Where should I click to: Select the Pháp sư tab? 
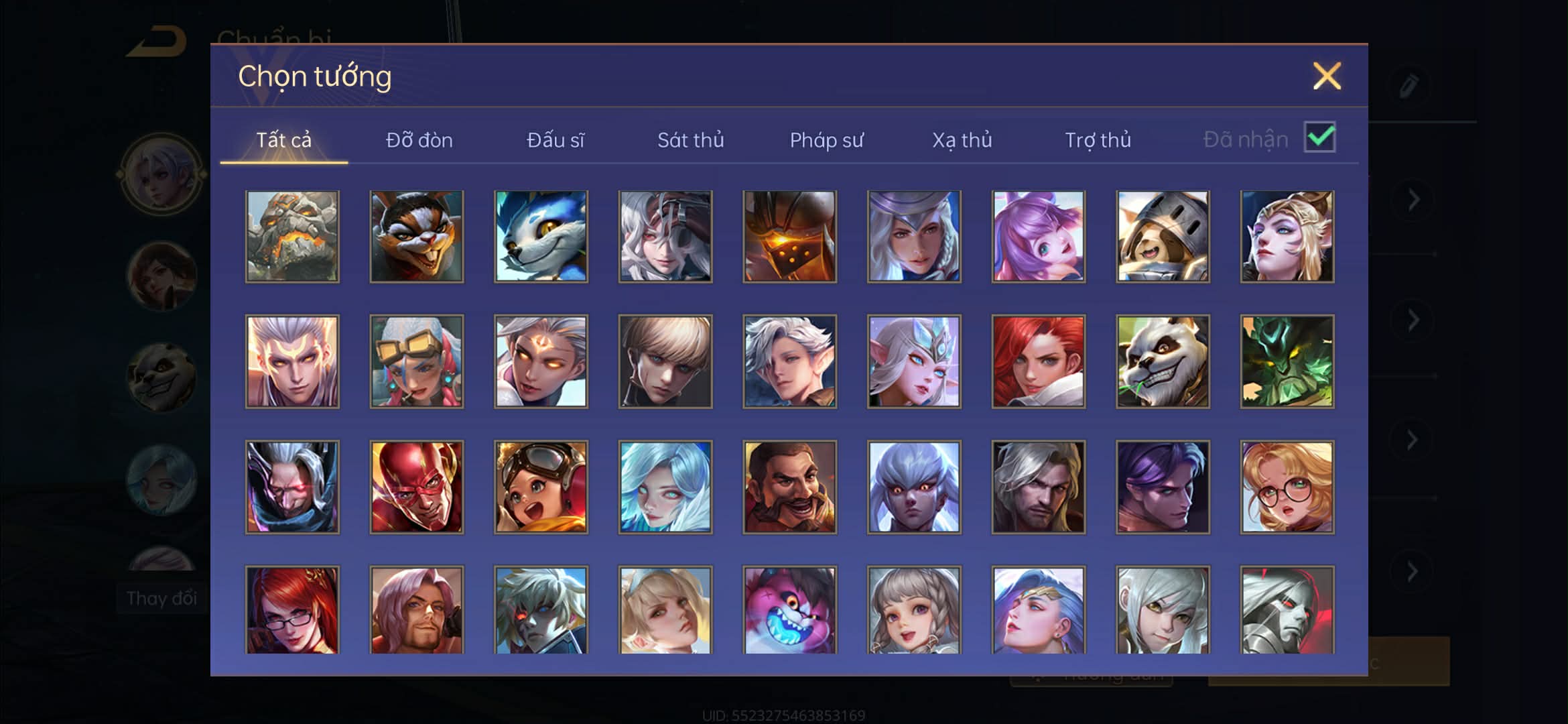826,139
